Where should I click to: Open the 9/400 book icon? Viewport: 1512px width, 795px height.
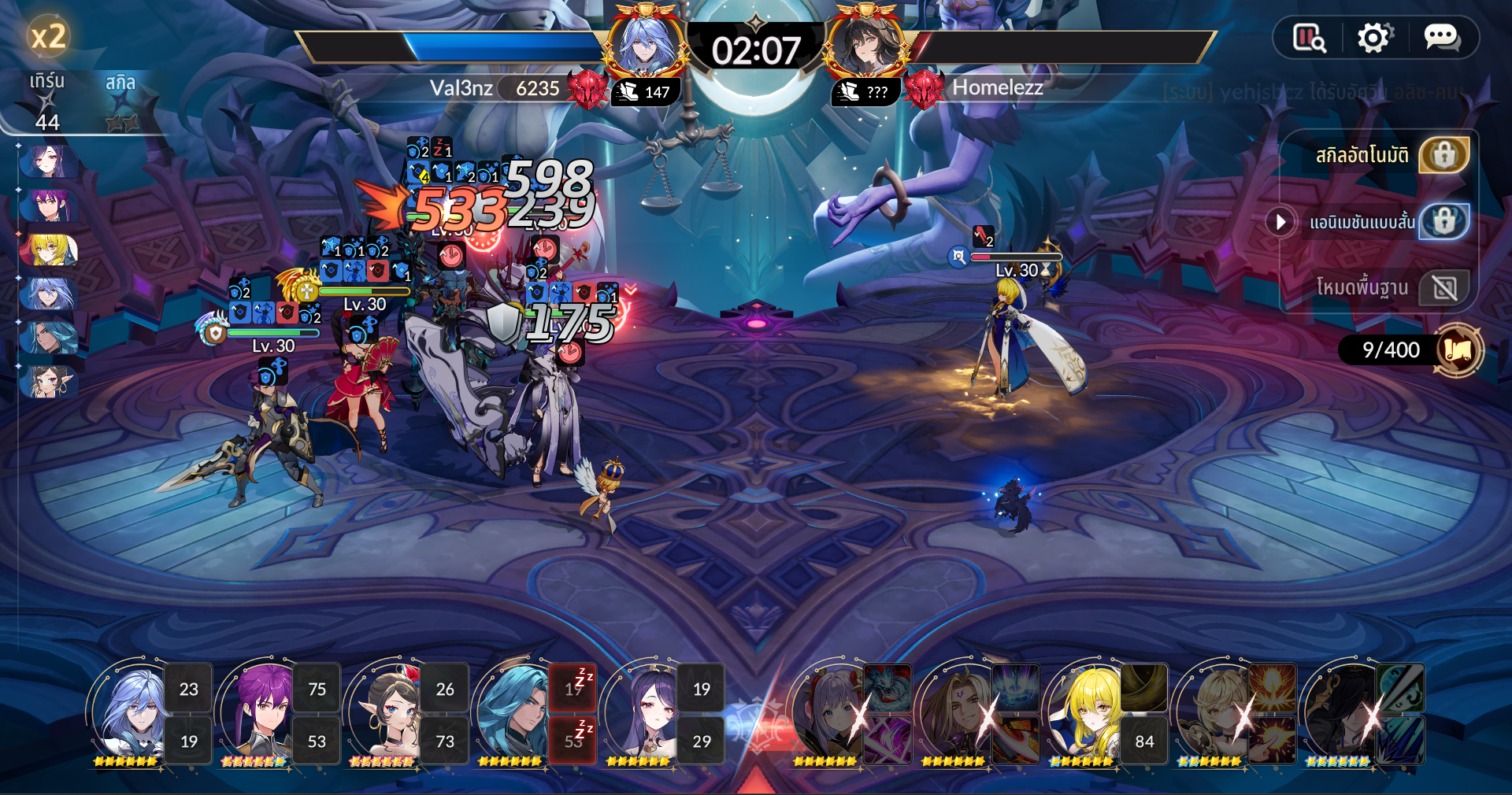(1458, 350)
